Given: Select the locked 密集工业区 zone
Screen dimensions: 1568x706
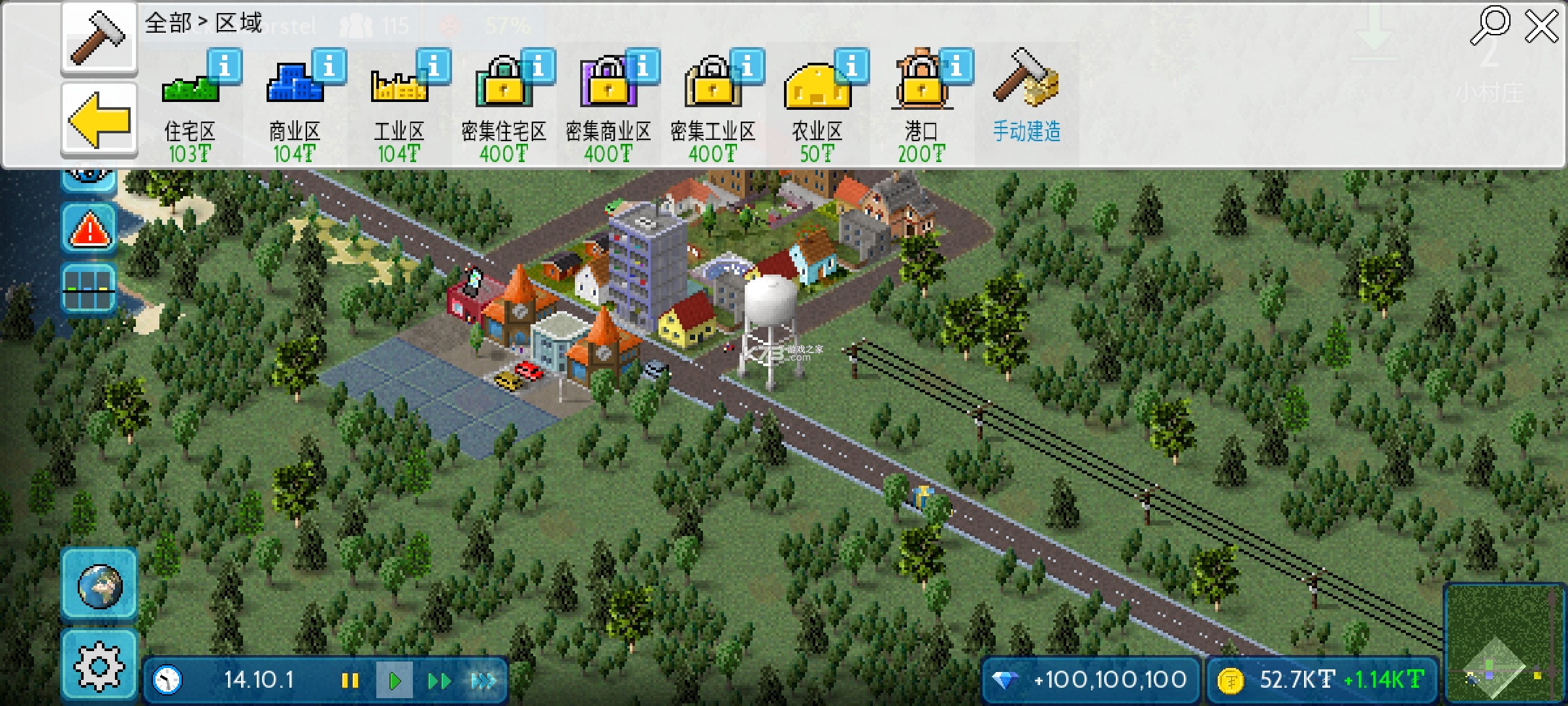Looking at the screenshot, I should click(x=712, y=105).
